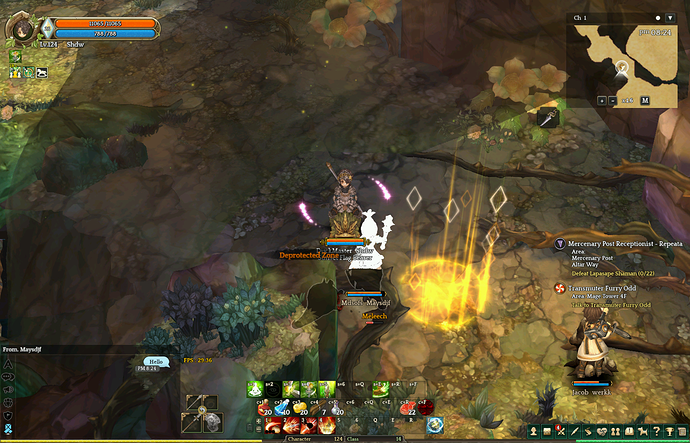
Task: Activate the blue orb skill in the hotbar
Action: point(435,424)
